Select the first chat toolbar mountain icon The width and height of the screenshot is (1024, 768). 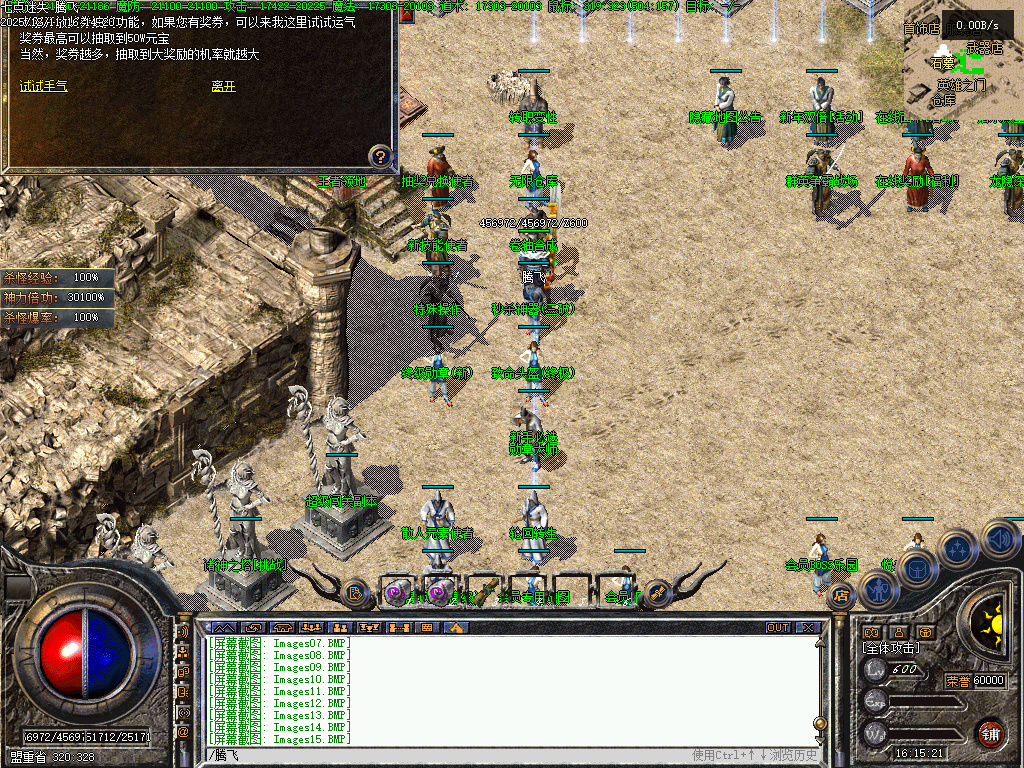[x=221, y=628]
